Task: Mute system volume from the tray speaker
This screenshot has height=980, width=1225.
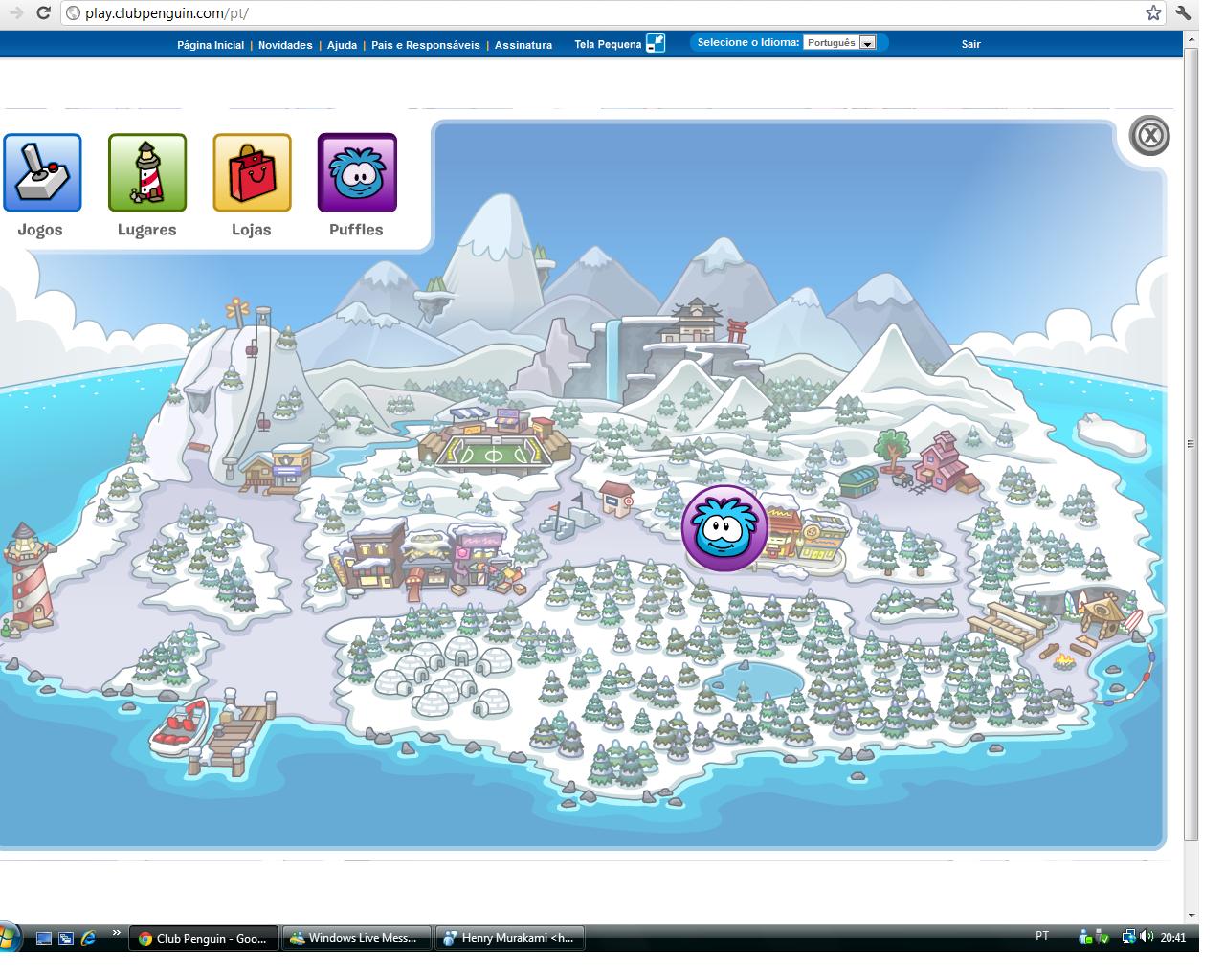Action: point(1146,938)
